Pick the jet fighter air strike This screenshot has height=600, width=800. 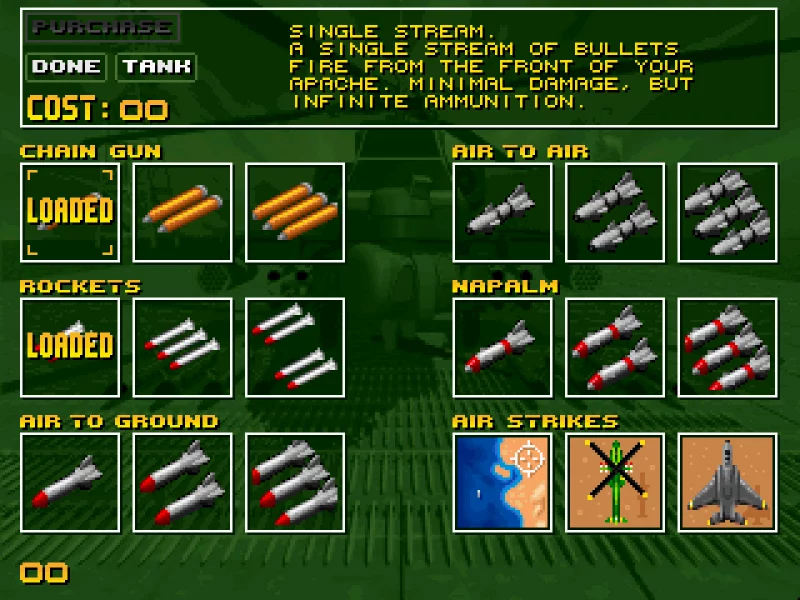tap(727, 481)
